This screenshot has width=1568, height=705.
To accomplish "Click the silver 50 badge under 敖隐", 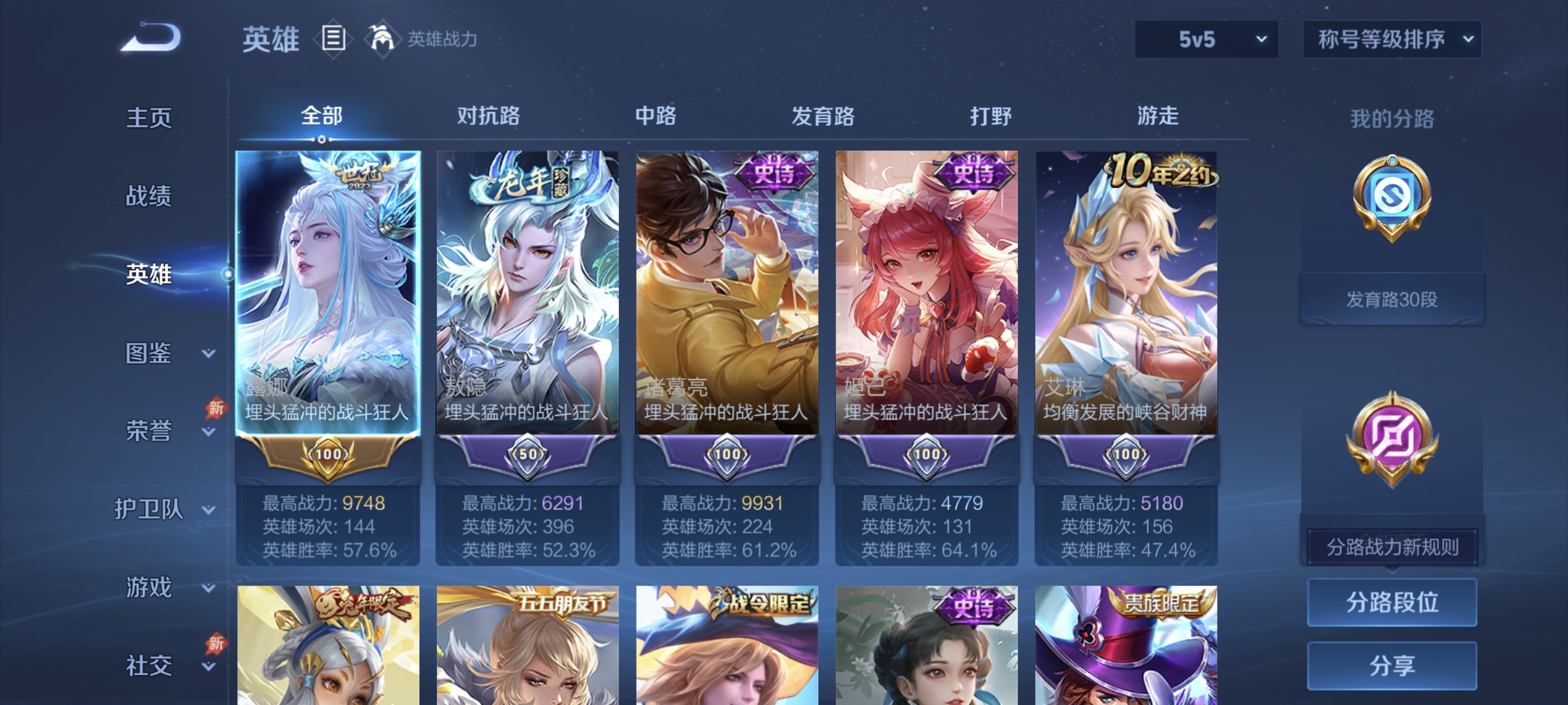I will [x=527, y=454].
